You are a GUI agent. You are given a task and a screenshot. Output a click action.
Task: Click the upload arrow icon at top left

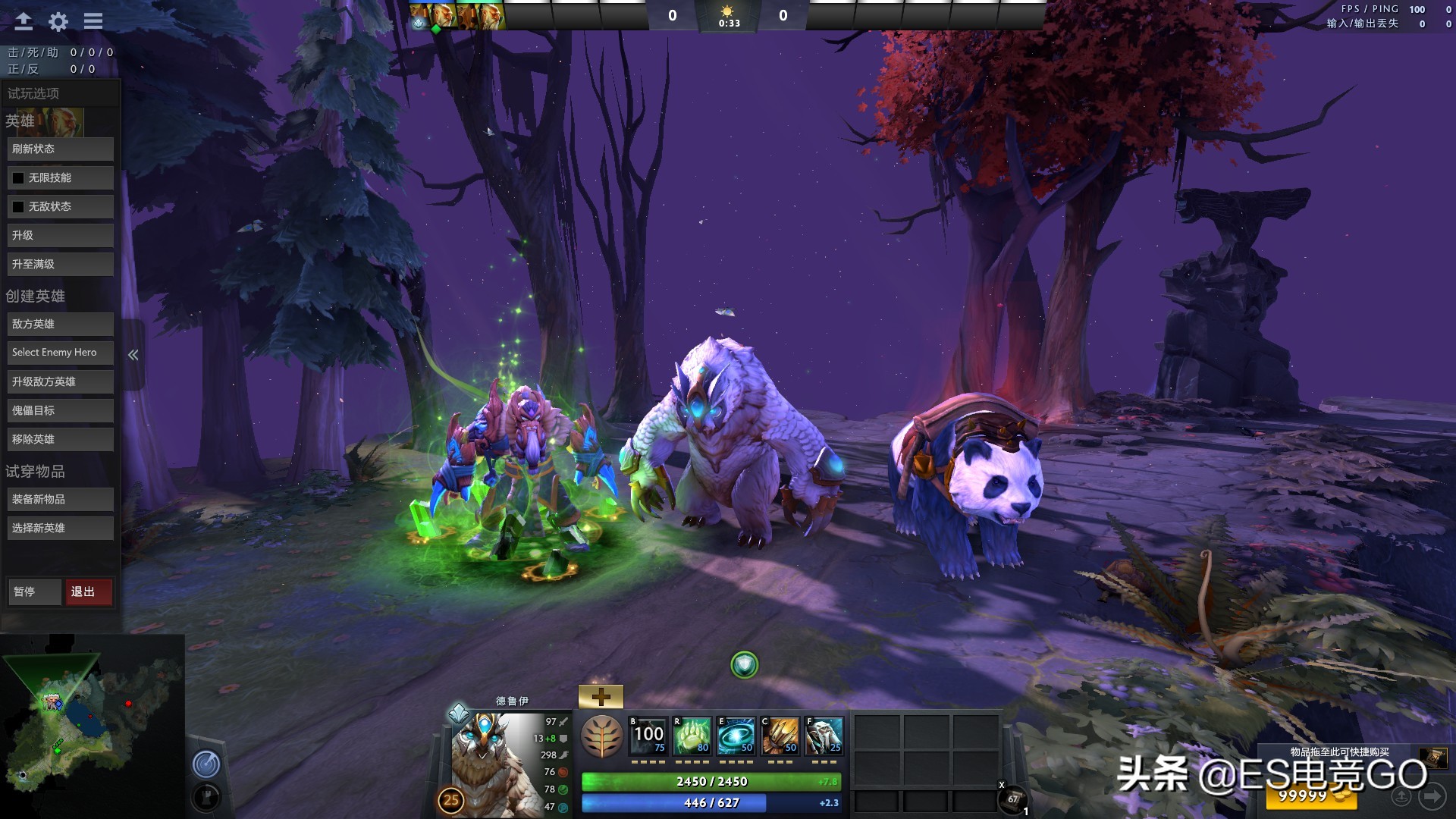click(x=23, y=20)
